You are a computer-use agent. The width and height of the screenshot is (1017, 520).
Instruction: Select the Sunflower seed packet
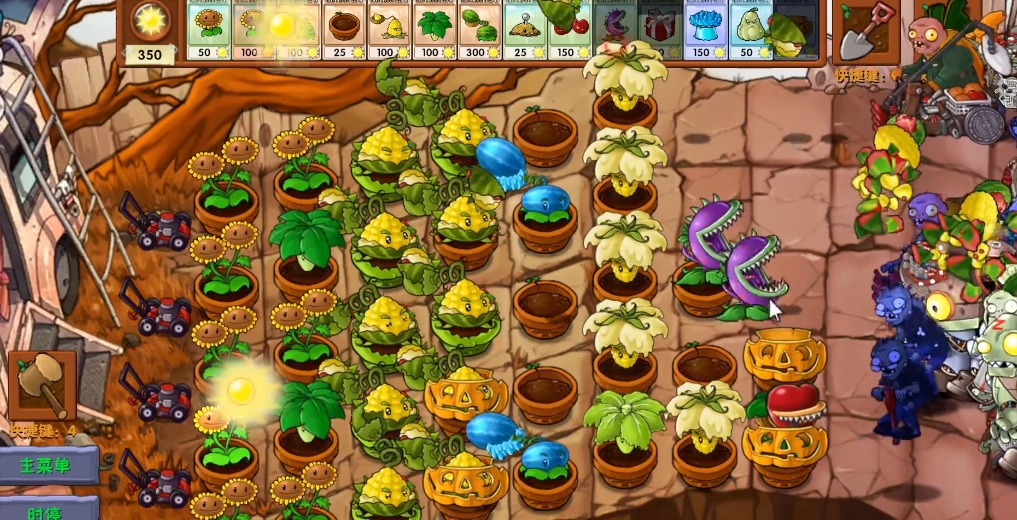[x=209, y=28]
